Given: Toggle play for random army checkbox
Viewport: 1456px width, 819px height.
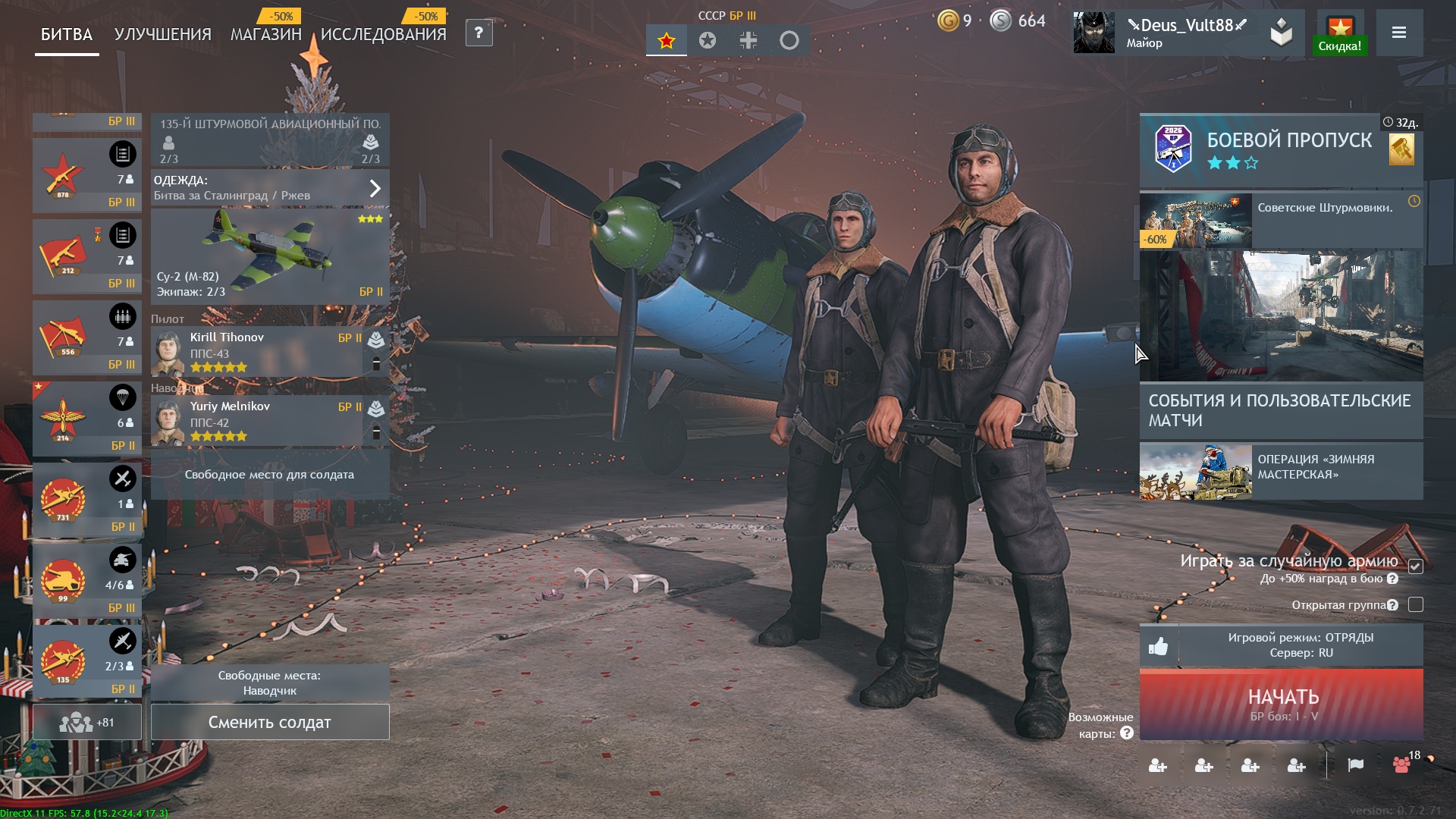Looking at the screenshot, I should point(1415,566).
